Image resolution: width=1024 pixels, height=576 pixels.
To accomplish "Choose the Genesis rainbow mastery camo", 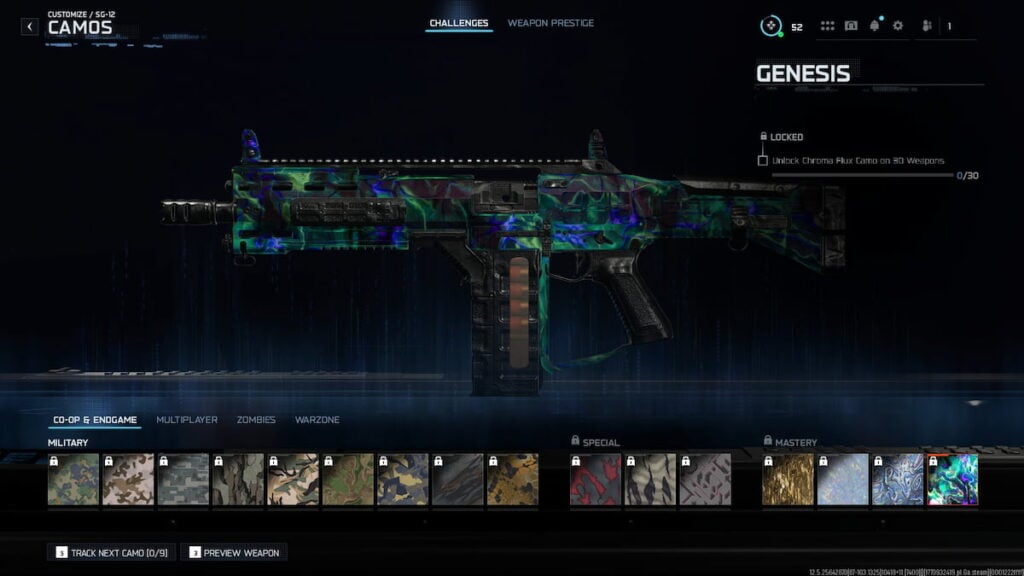I will pyautogui.click(x=952, y=479).
